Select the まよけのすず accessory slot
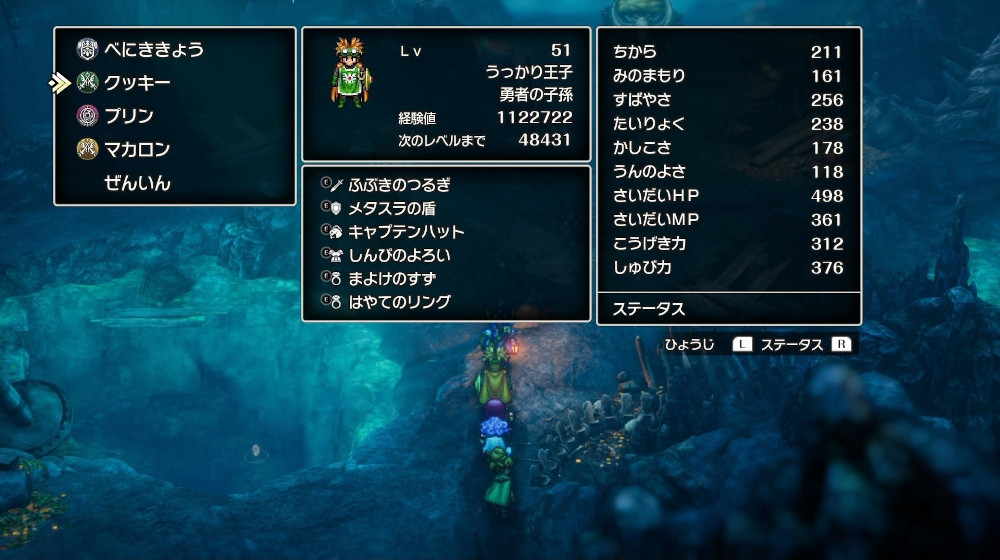1000x560 pixels. click(x=392, y=278)
